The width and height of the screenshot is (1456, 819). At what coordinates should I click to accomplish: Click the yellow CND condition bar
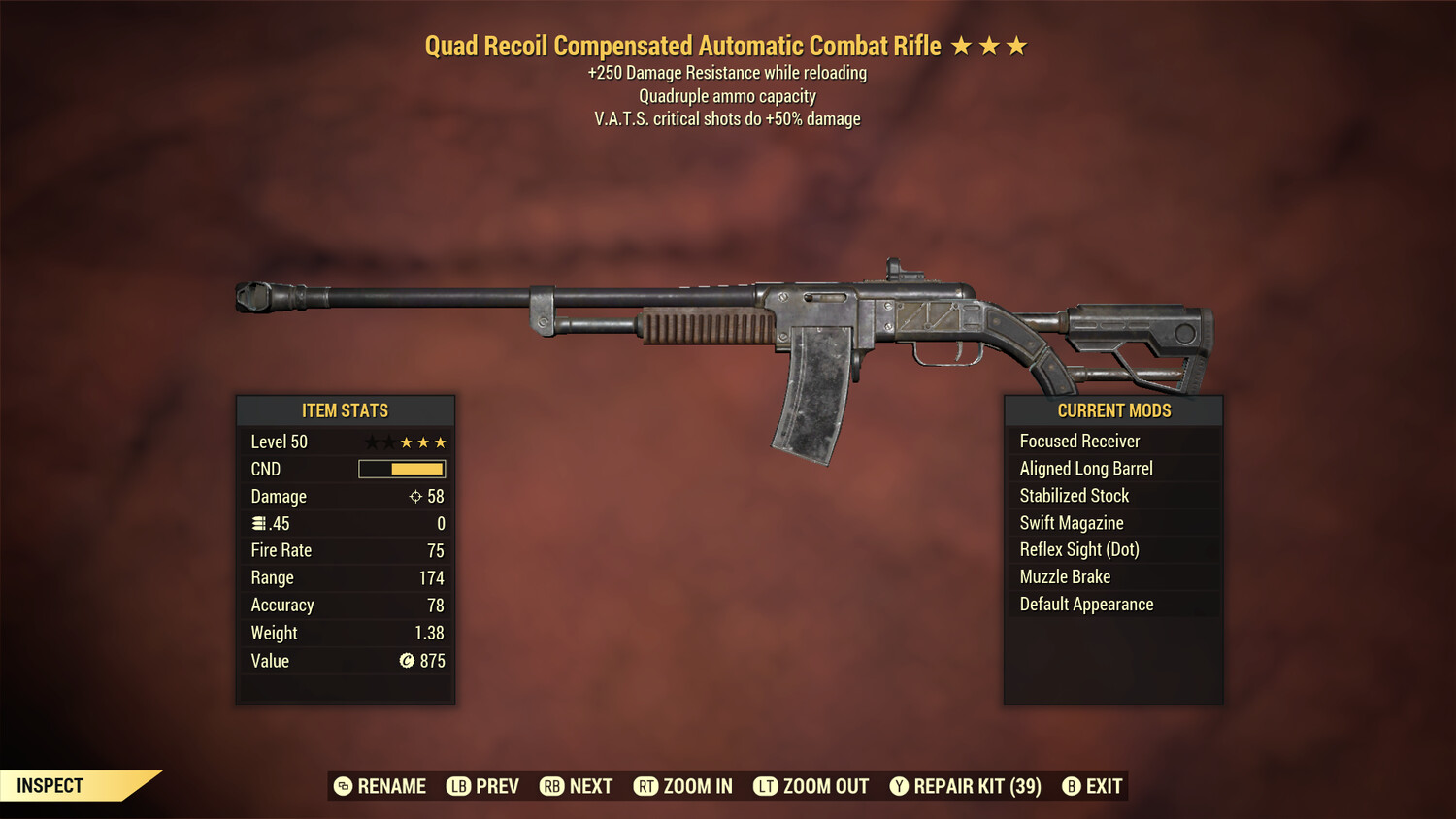coord(417,469)
